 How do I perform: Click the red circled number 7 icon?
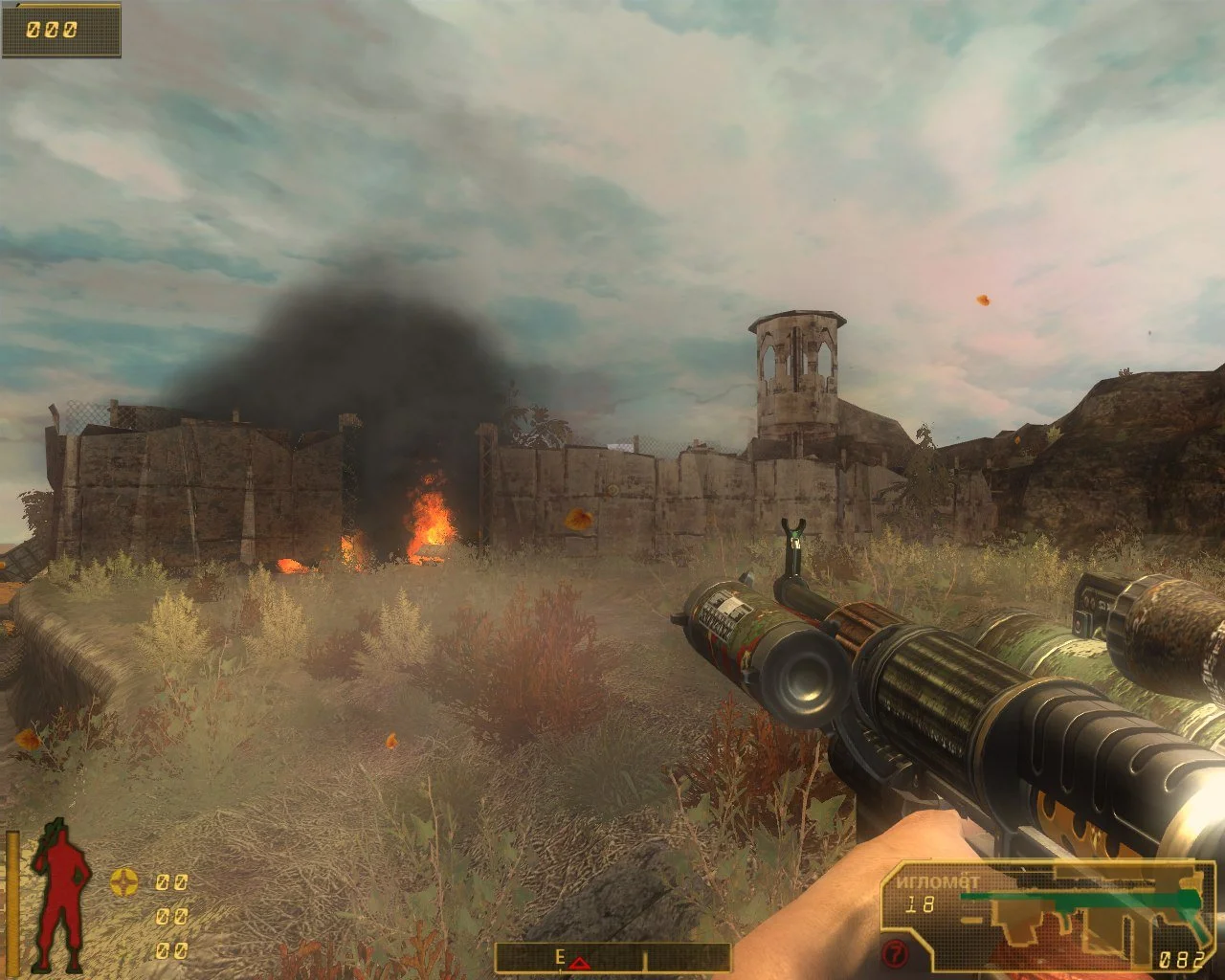[894, 954]
